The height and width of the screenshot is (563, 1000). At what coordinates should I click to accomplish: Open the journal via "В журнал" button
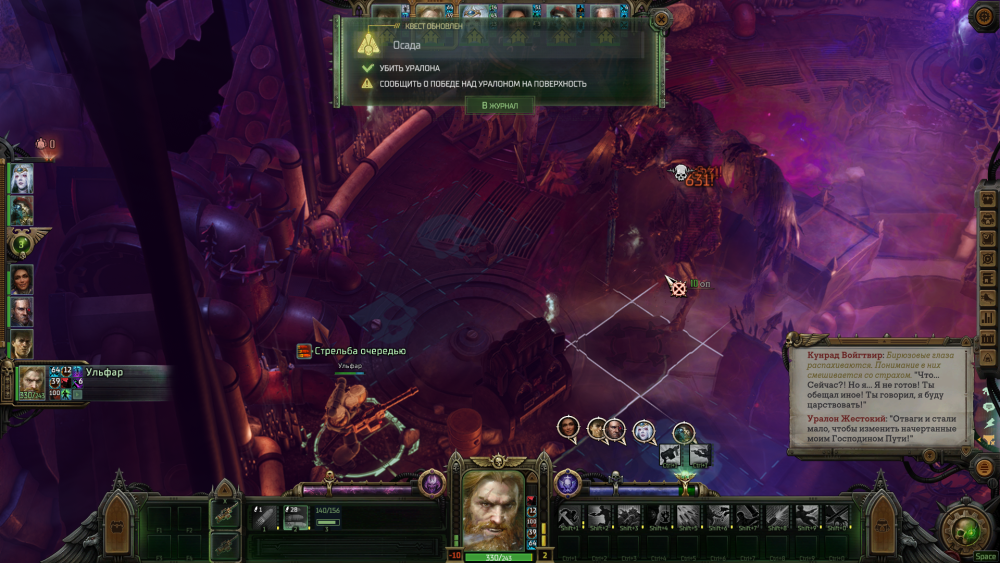(499, 105)
